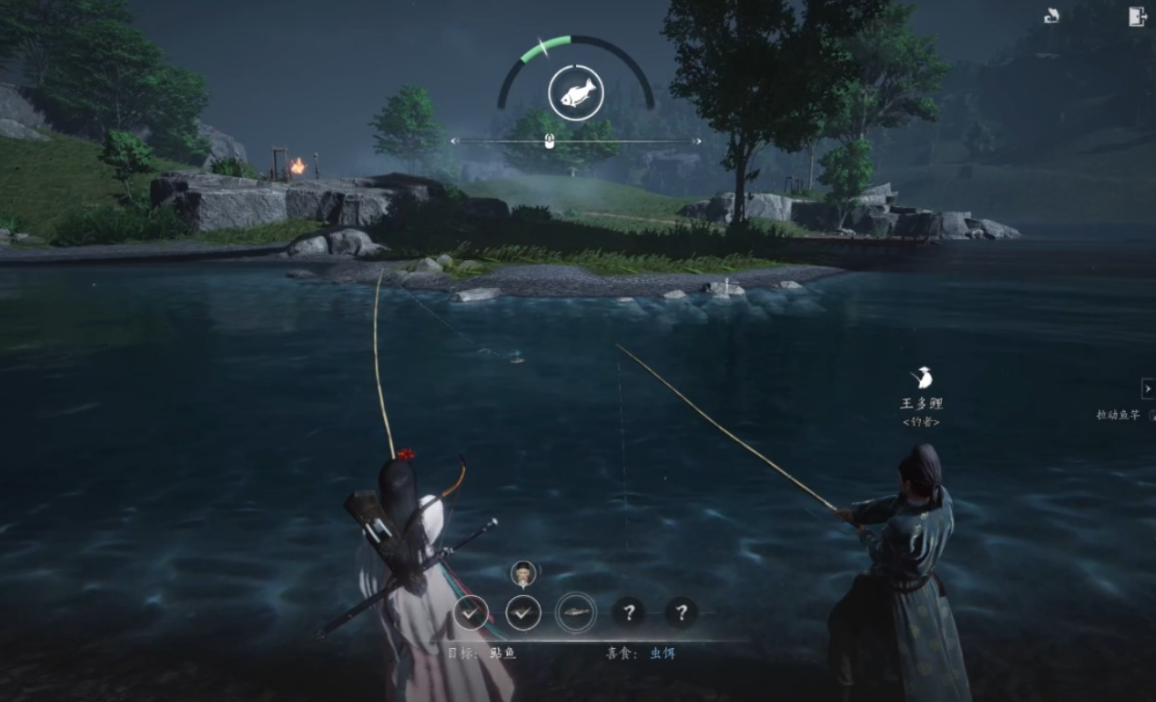
Task: Click the exit door icon
Action: (x=1137, y=16)
